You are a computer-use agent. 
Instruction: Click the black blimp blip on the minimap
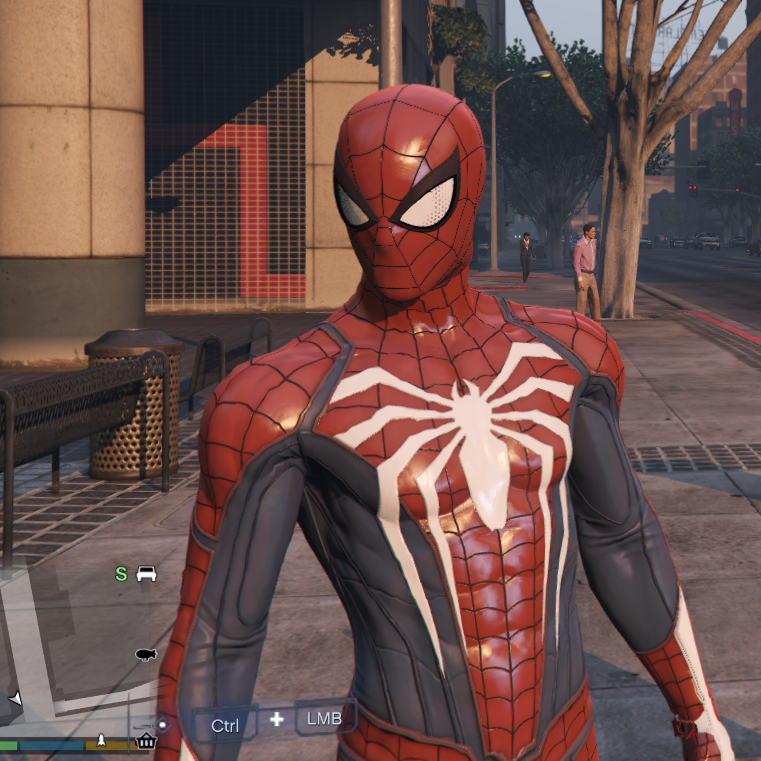point(146,654)
